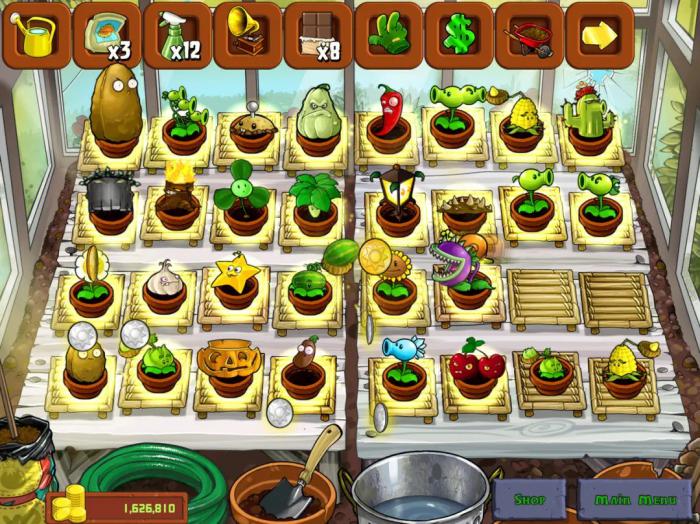
Task: Choose the Cactus plant with red flower
Action: (590, 120)
